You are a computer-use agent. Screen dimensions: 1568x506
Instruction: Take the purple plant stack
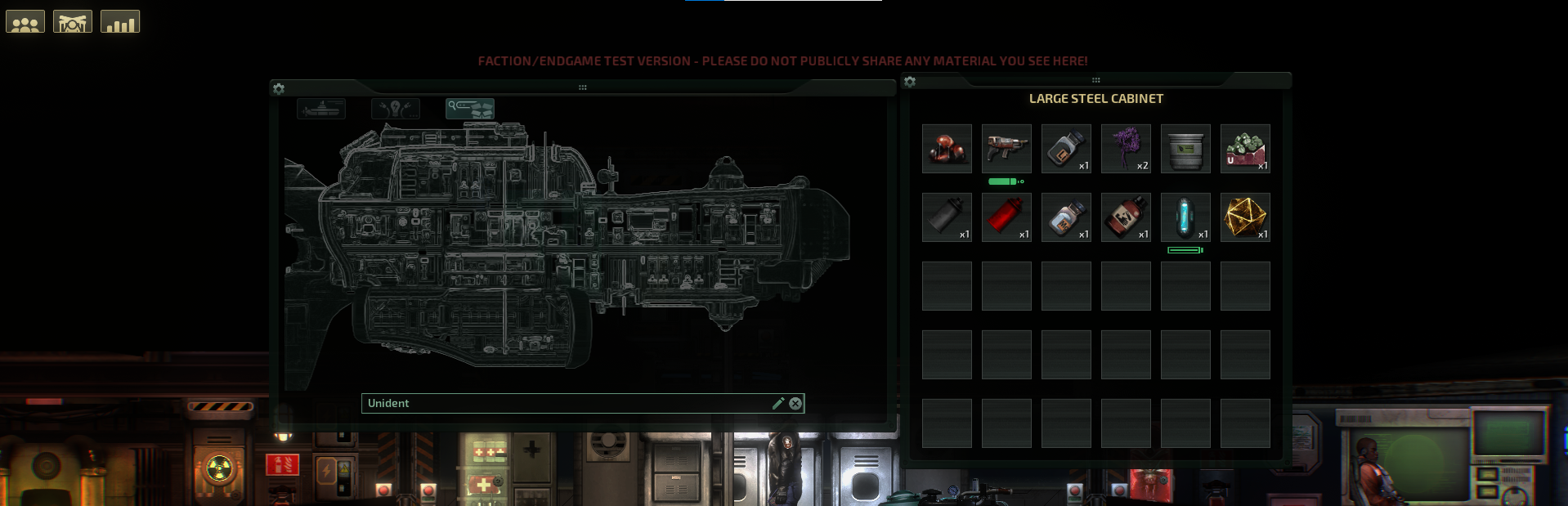(1126, 149)
